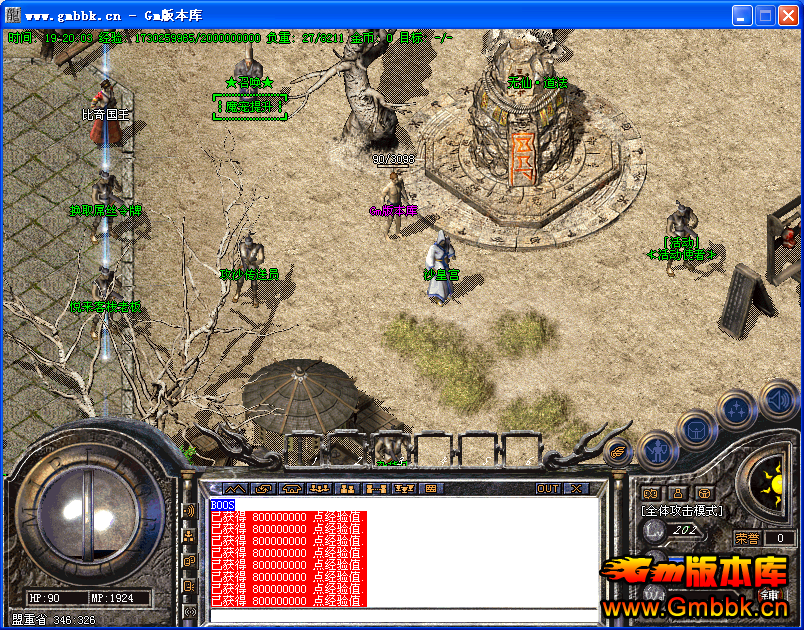Toggle sound with the speaker button
The width and height of the screenshot is (804, 630).
click(778, 400)
